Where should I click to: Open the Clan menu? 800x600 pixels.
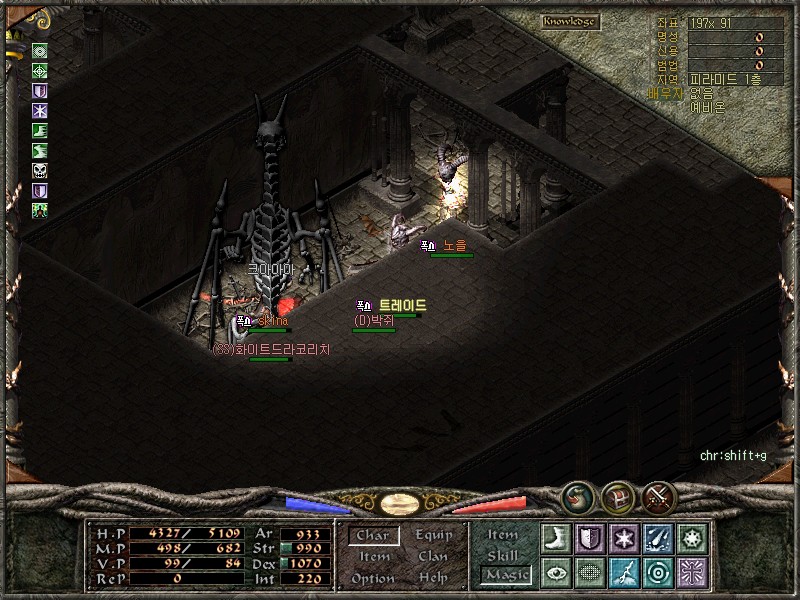click(433, 557)
